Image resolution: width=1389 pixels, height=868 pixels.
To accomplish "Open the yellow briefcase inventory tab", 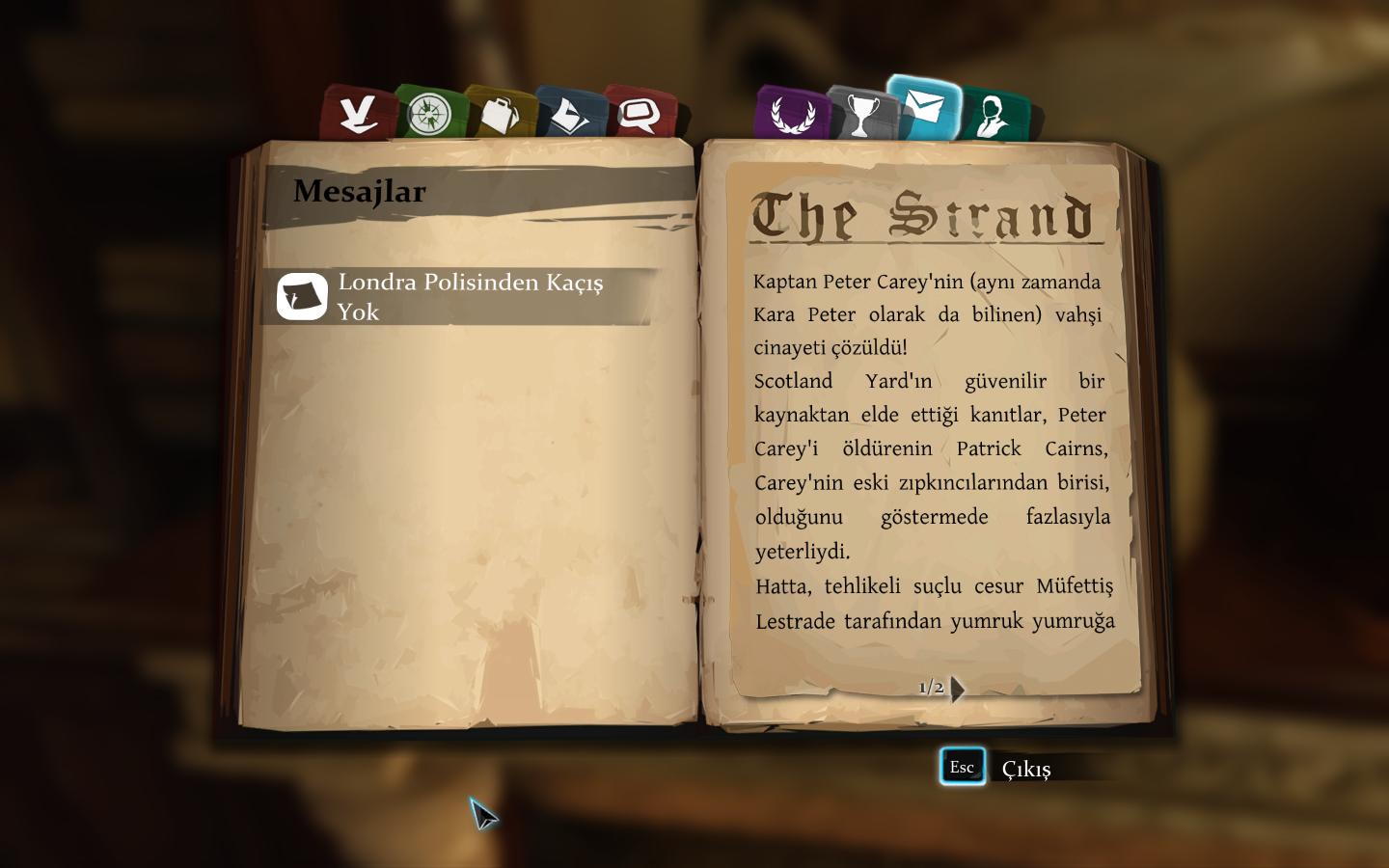I will coord(500,114).
